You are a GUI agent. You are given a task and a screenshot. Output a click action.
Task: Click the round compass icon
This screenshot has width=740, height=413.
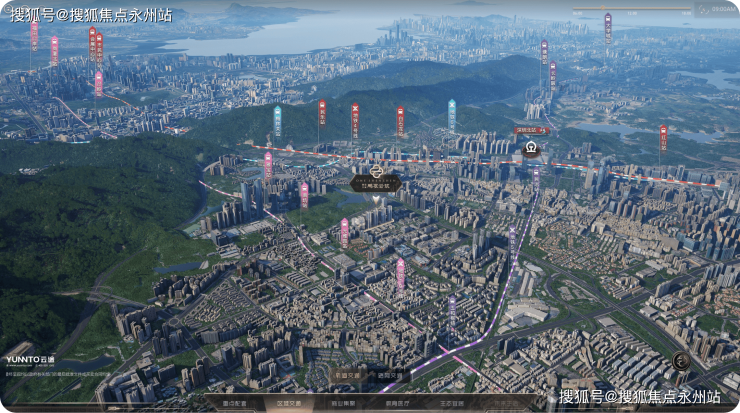tap(682, 361)
